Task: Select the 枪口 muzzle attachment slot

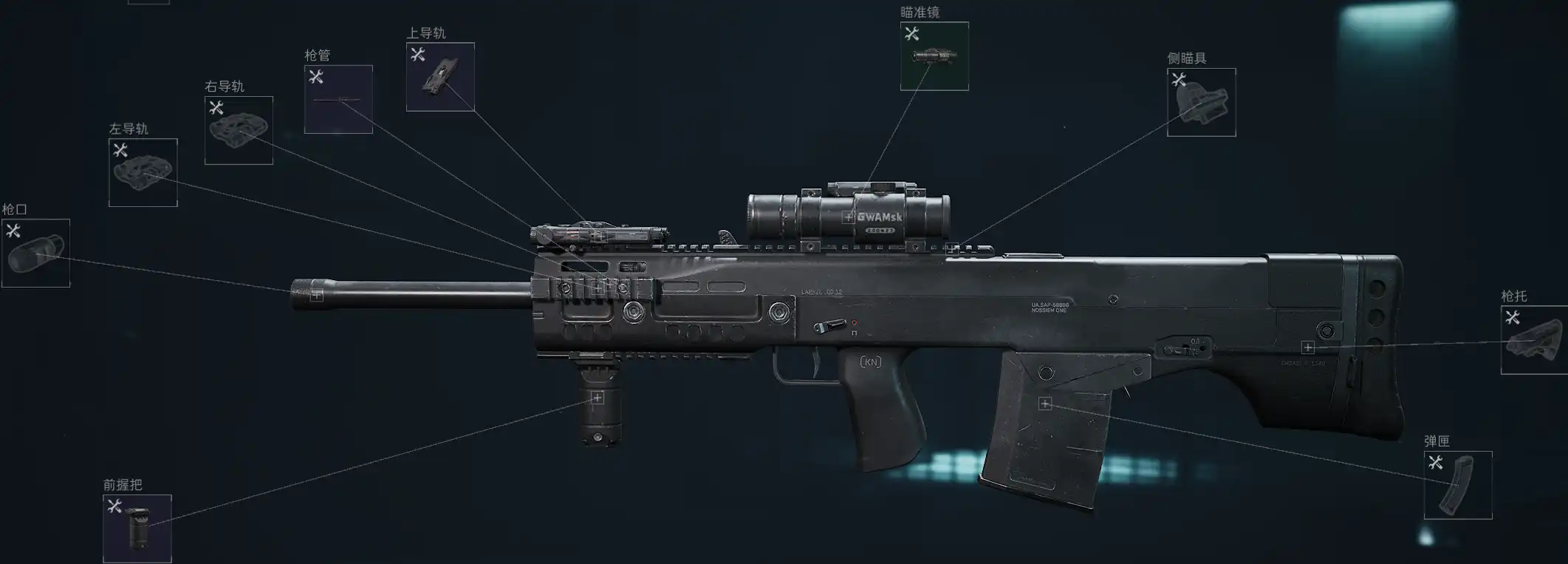Action: (35, 253)
